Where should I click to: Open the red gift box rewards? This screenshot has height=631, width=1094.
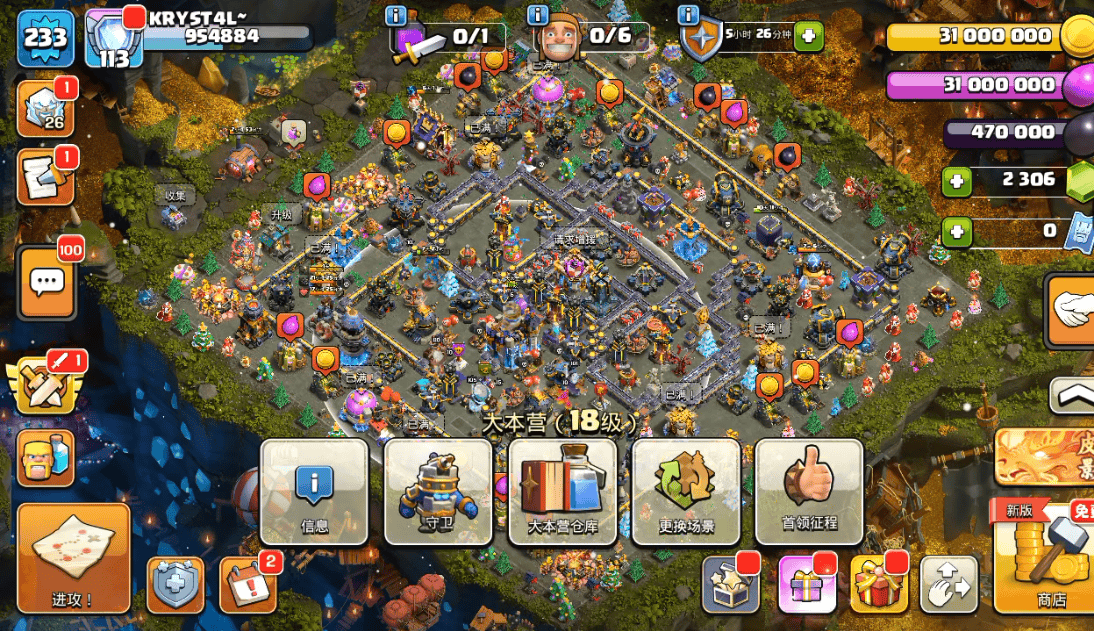[x=879, y=584]
